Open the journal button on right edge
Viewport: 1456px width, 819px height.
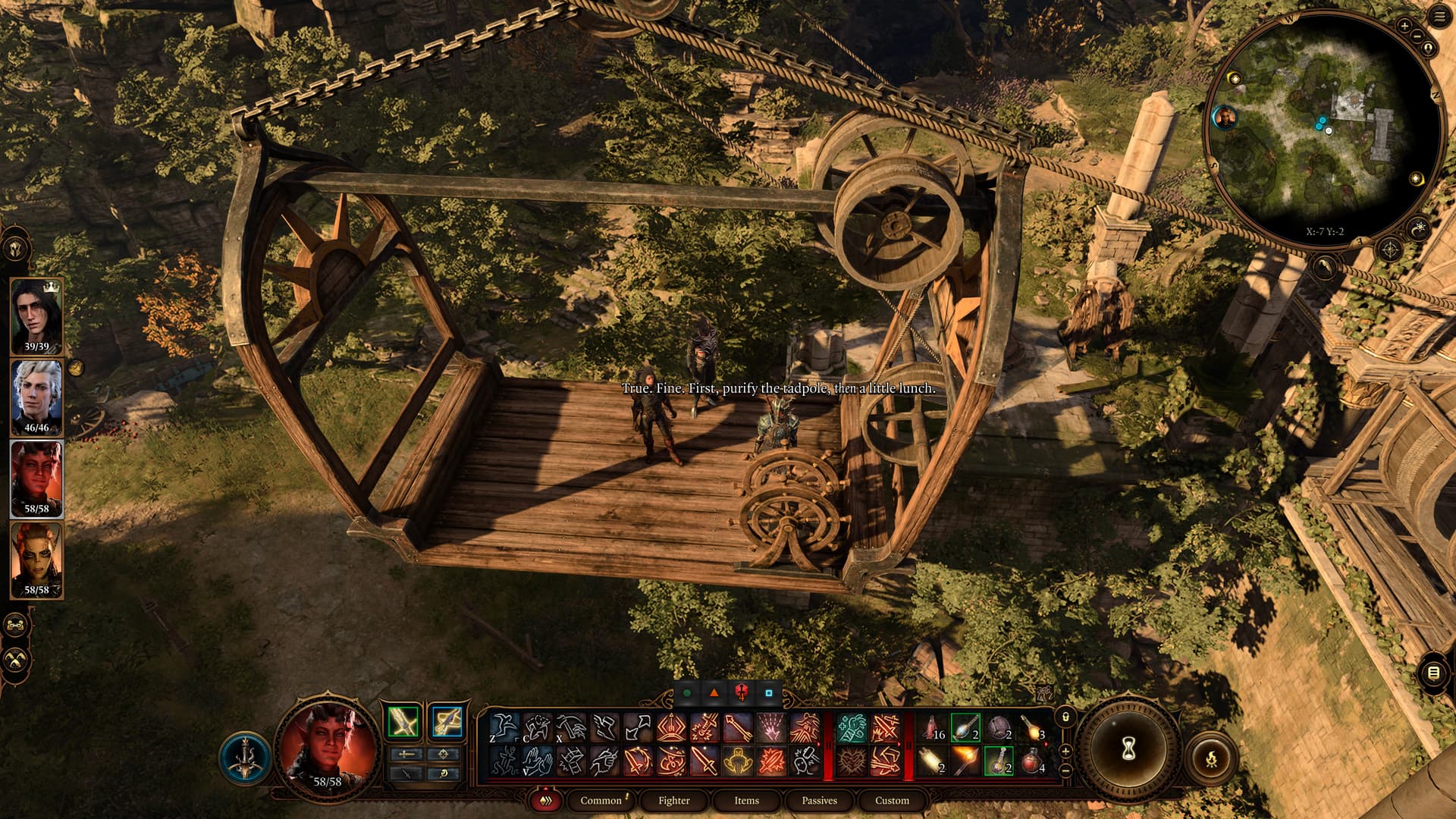pos(1432,673)
